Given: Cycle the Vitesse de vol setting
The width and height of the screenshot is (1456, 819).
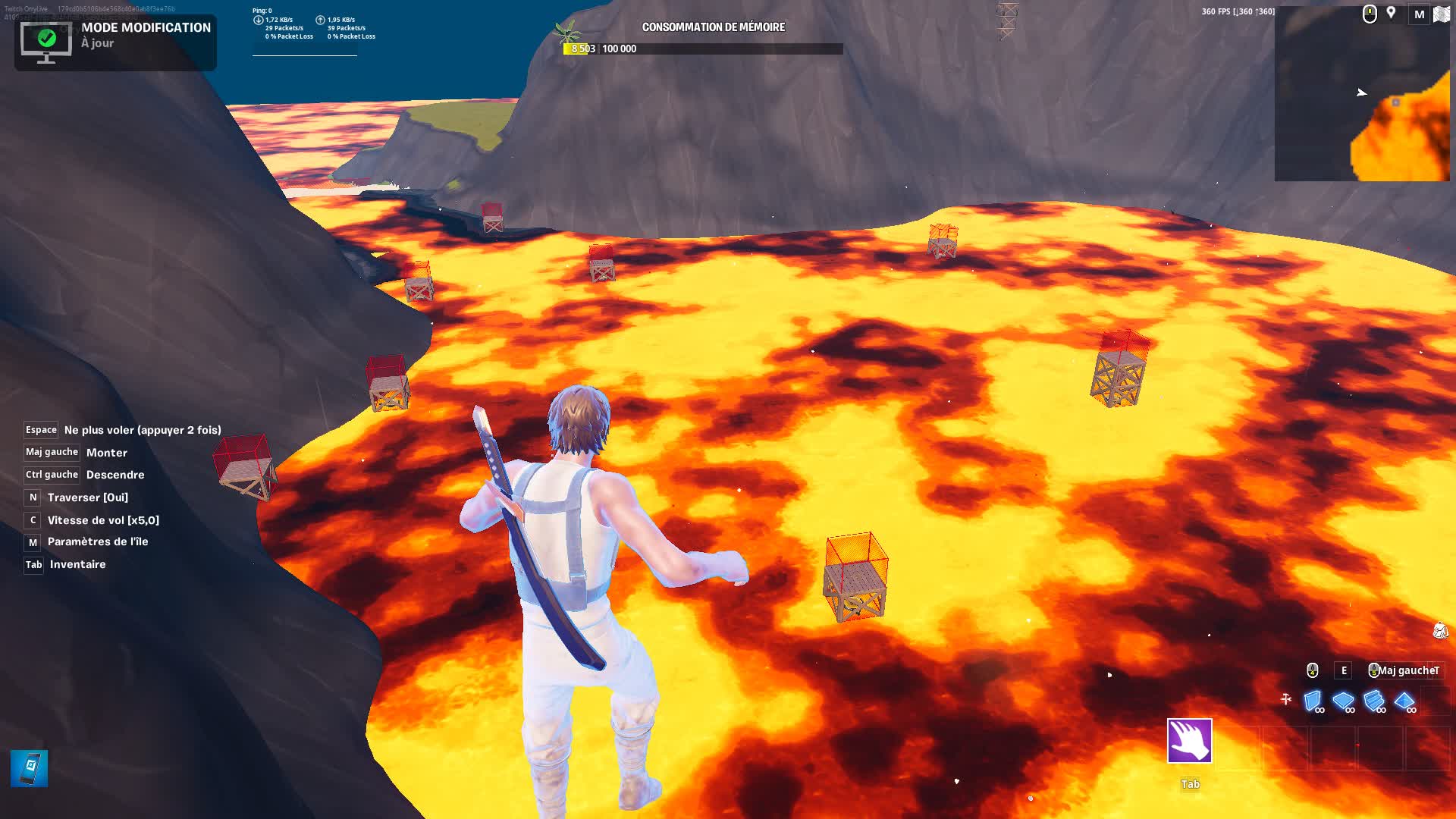Looking at the screenshot, I should click(31, 520).
